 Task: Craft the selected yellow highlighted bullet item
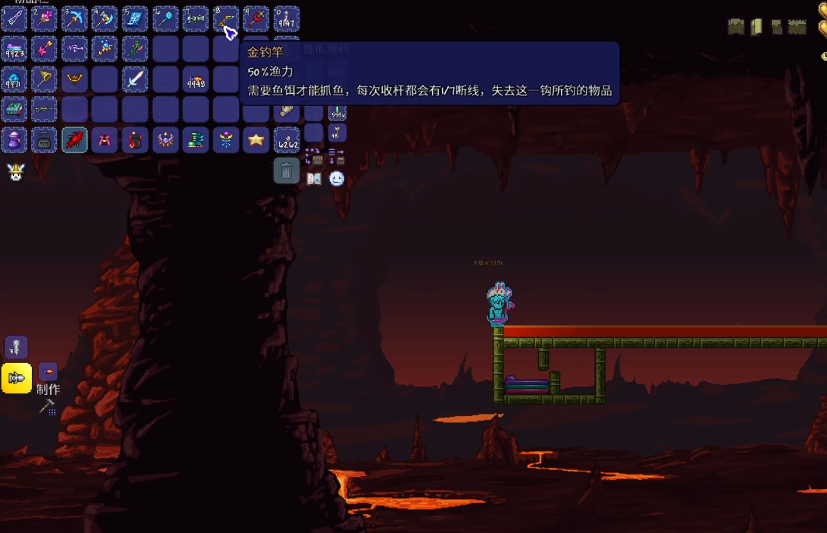[x=16, y=378]
